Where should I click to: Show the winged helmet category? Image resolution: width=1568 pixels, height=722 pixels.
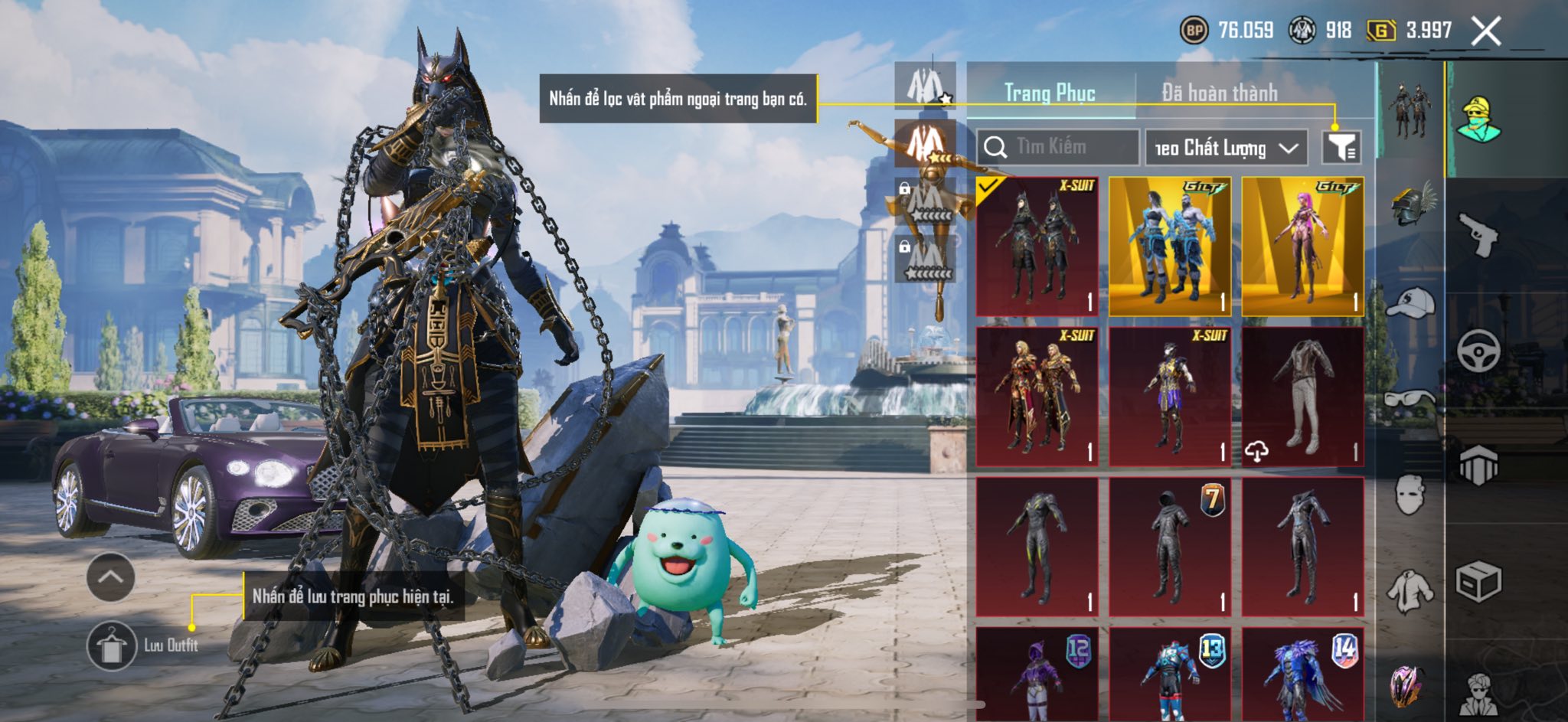point(1411,204)
